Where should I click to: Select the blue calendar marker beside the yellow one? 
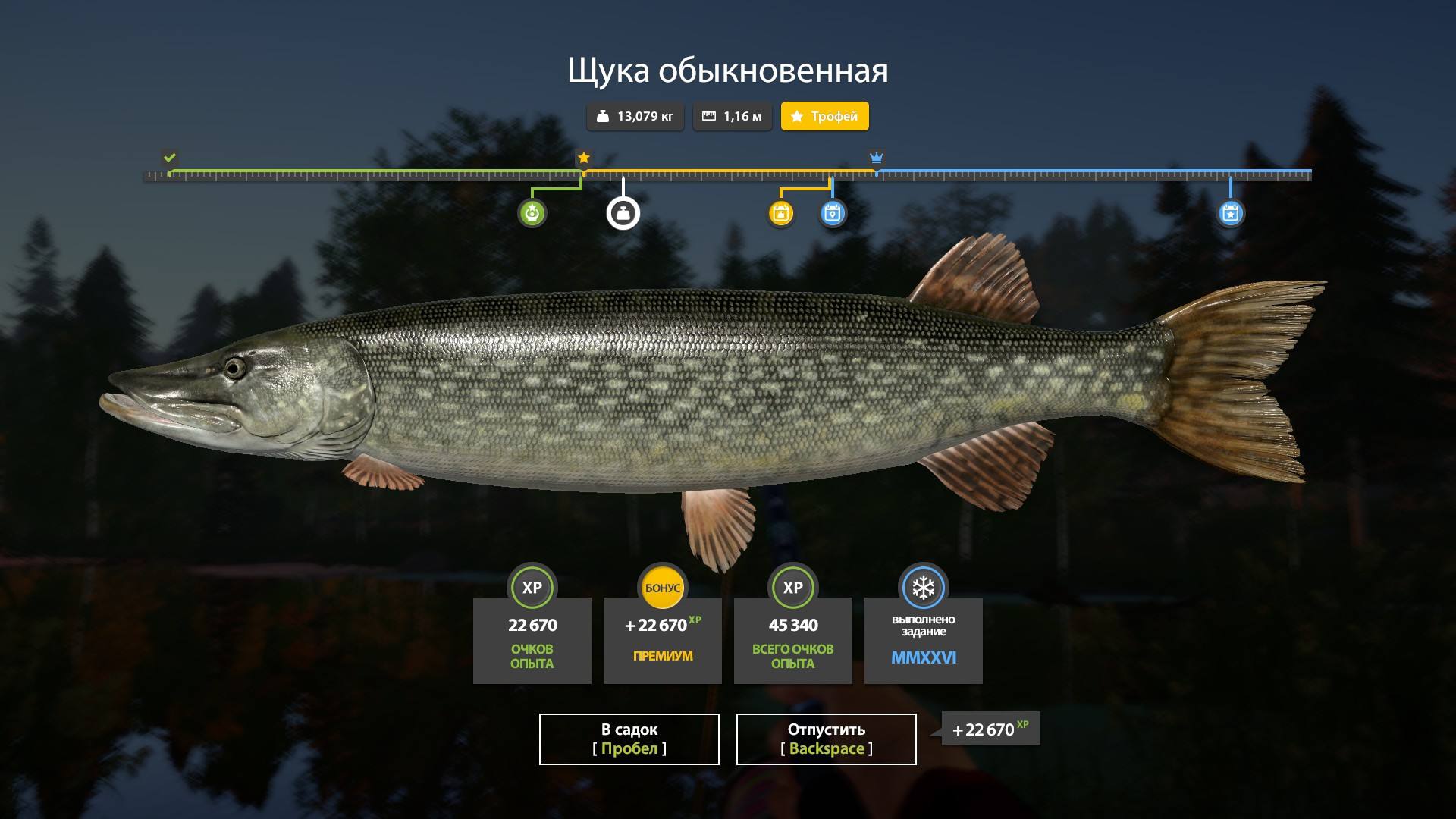click(832, 213)
